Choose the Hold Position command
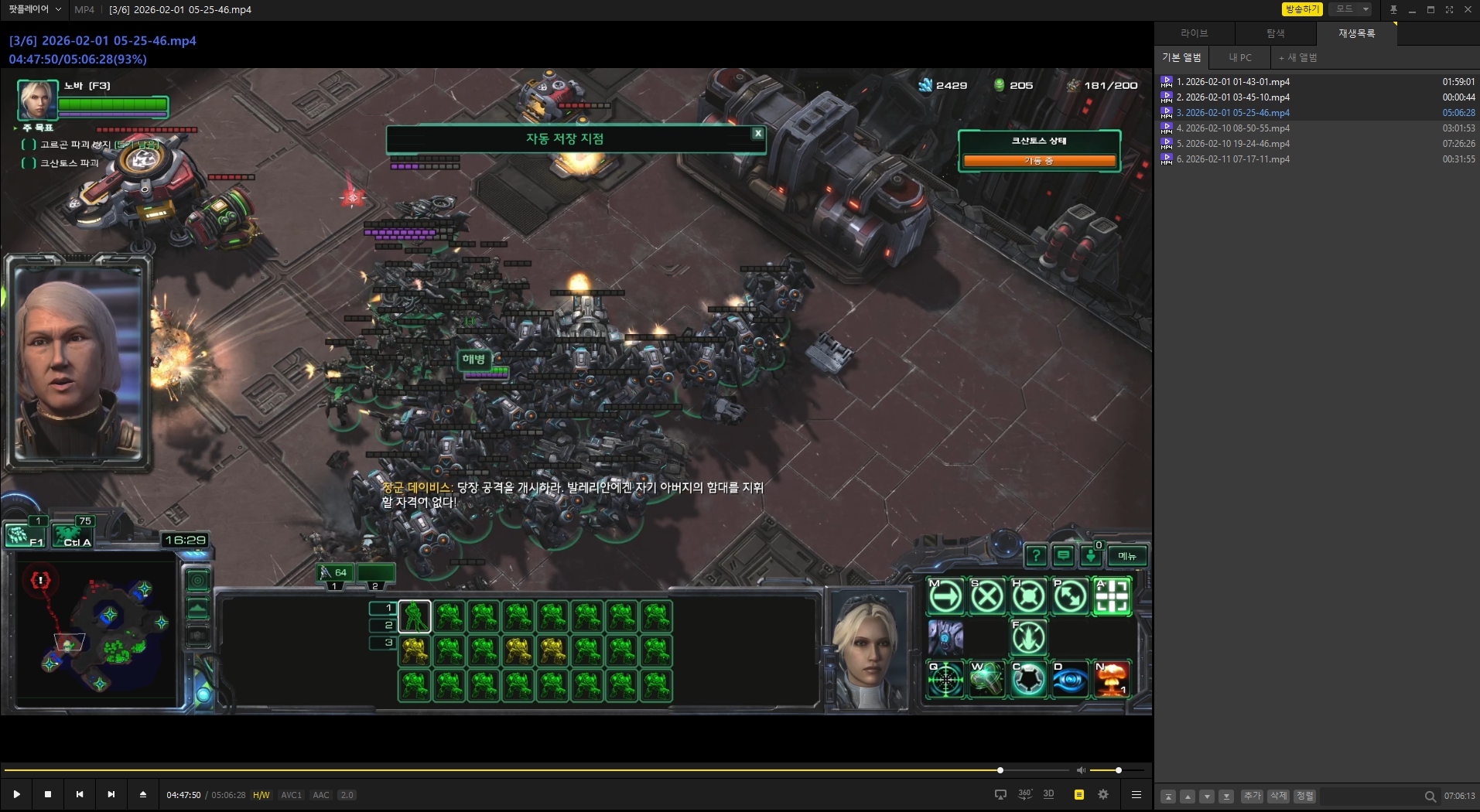 point(1029,597)
